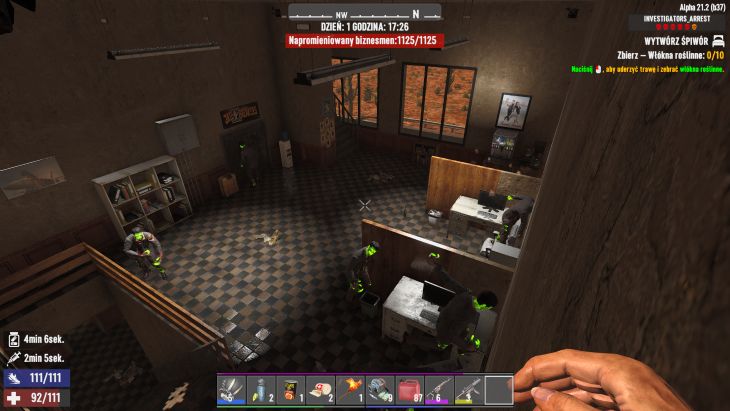Select the first aid bandage slot
The width and height of the screenshot is (730, 411).
click(x=320, y=390)
